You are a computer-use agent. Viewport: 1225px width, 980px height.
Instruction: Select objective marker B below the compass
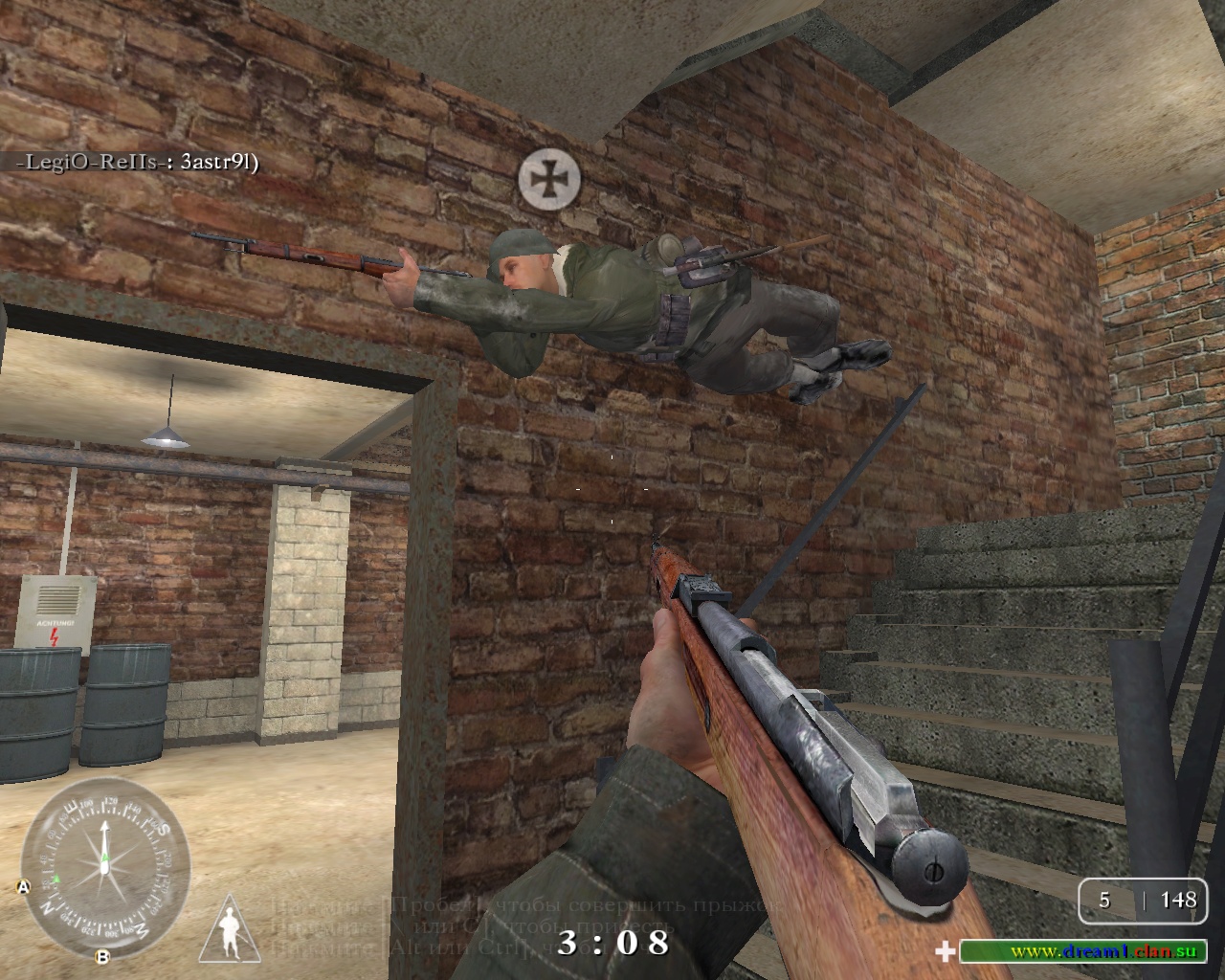click(x=102, y=956)
